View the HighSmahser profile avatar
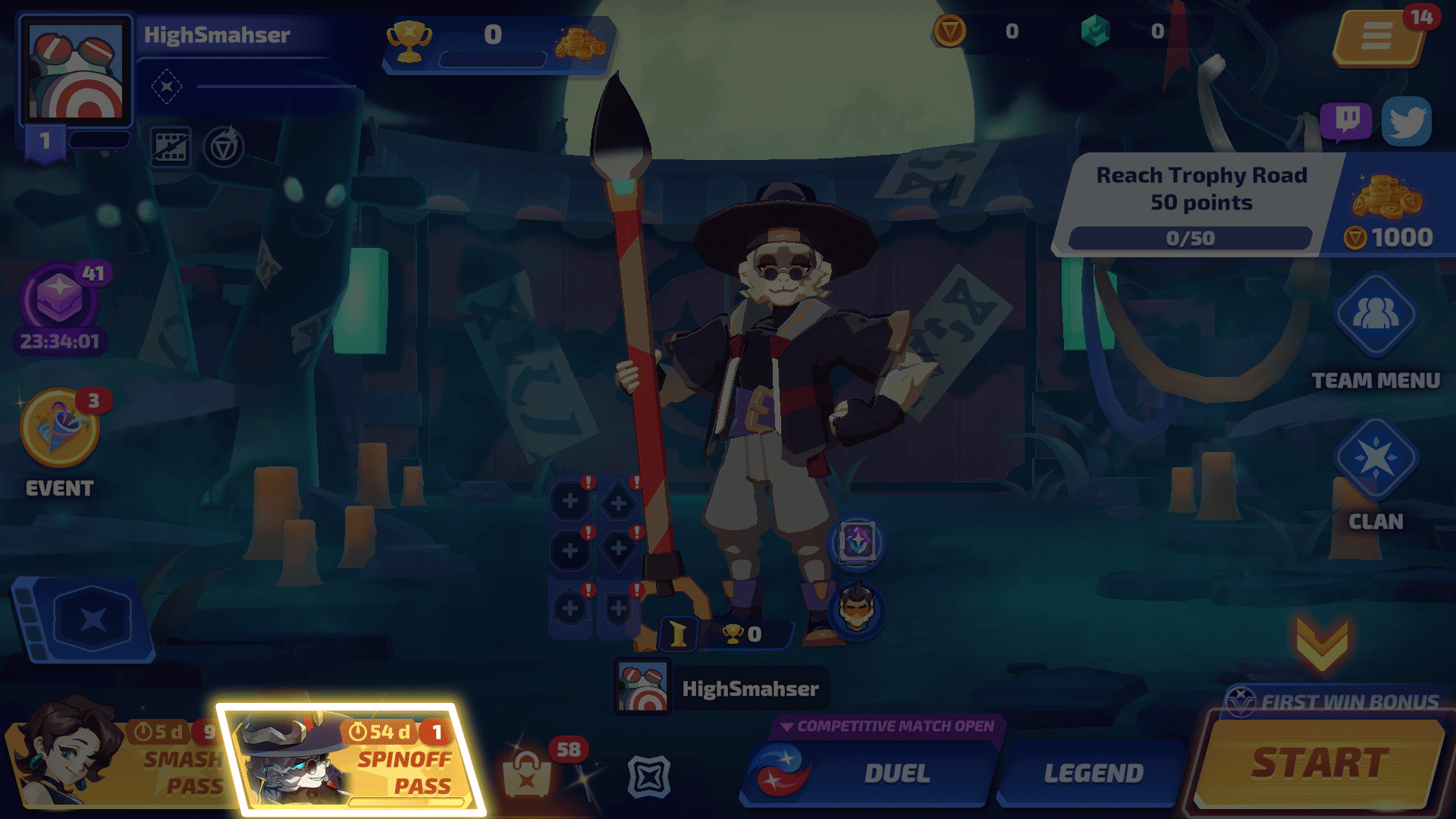Viewport: 1456px width, 819px height. (76, 70)
